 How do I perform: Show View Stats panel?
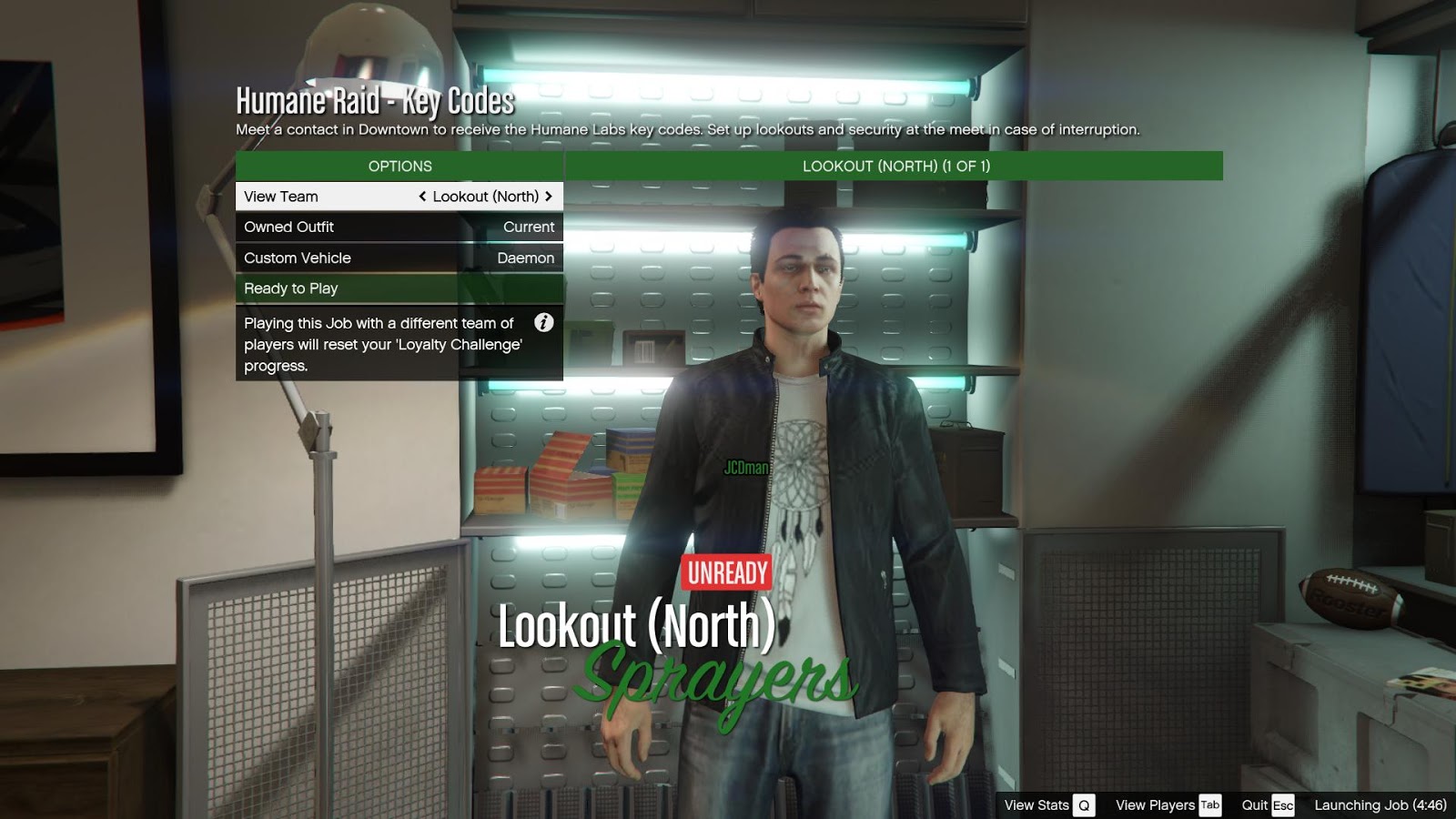[1047, 805]
